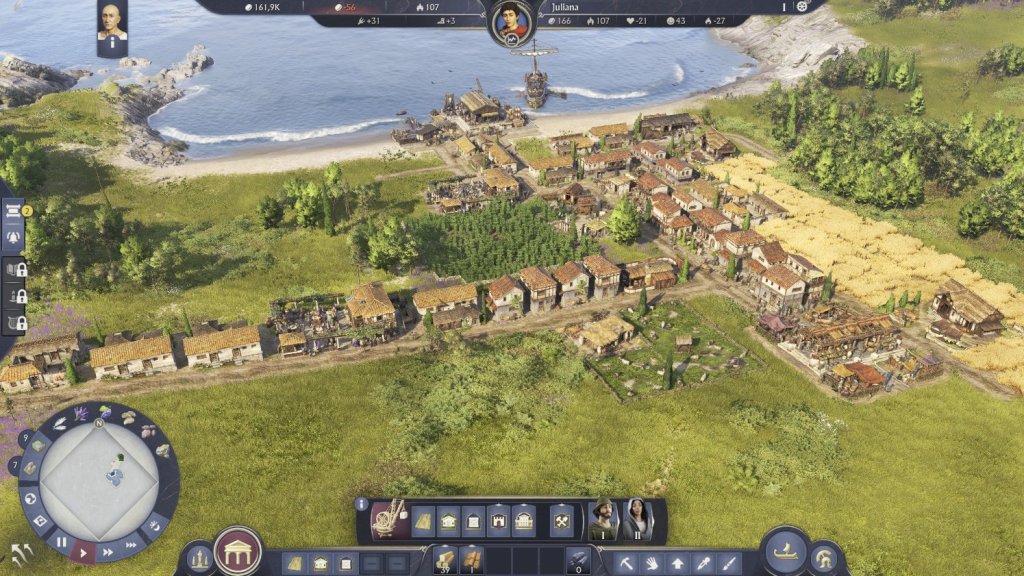
Task: Select the fortress wall building category
Action: pos(498,521)
